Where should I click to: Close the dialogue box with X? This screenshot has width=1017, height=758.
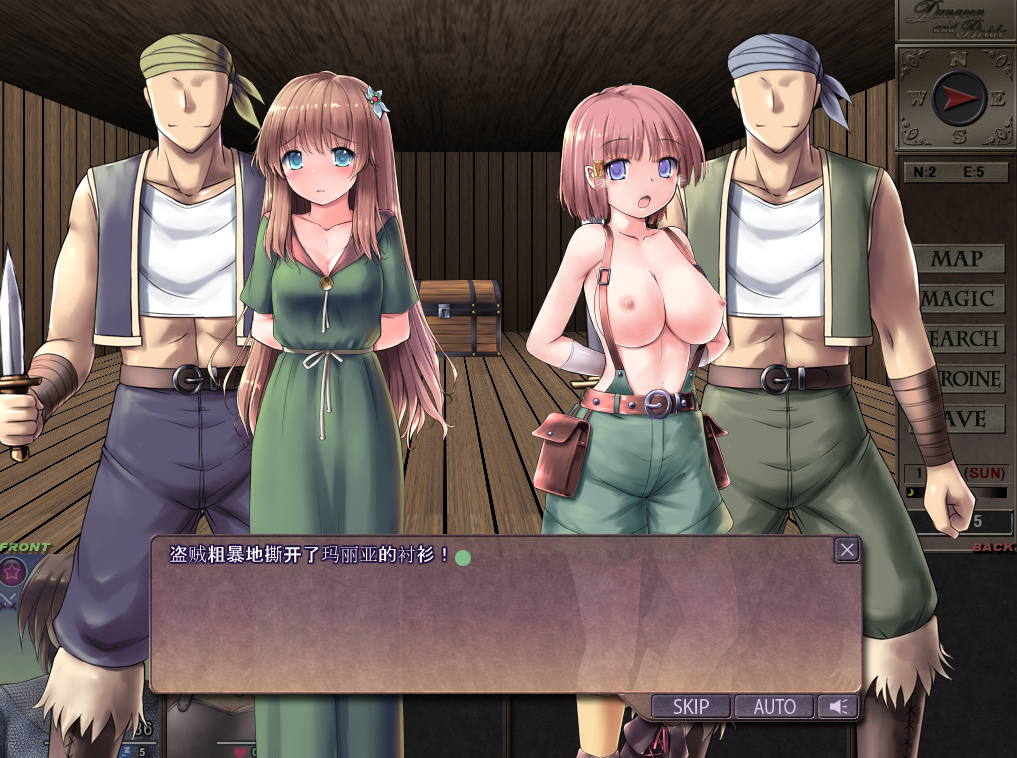click(x=847, y=549)
